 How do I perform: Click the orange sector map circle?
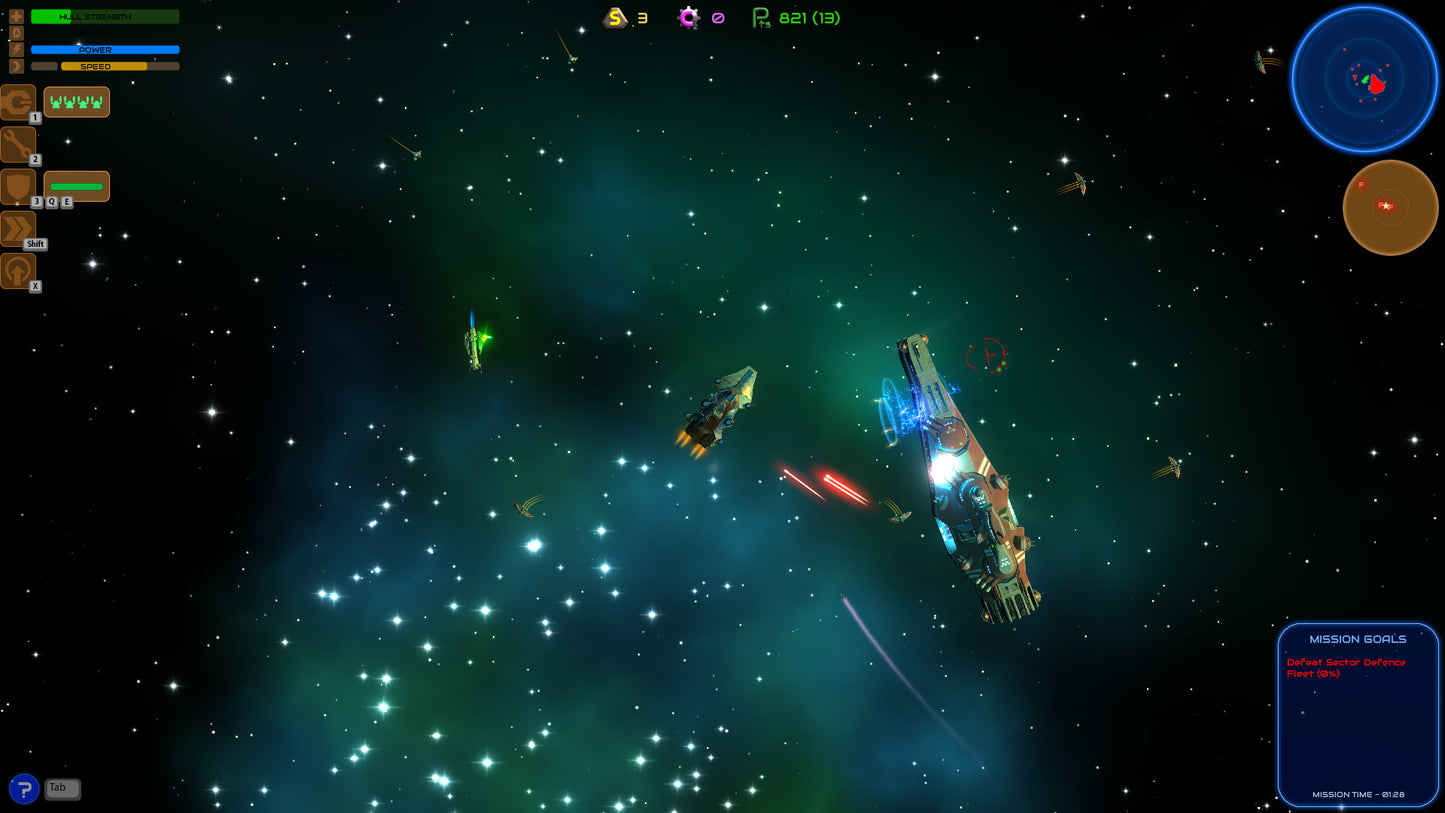coord(1390,207)
